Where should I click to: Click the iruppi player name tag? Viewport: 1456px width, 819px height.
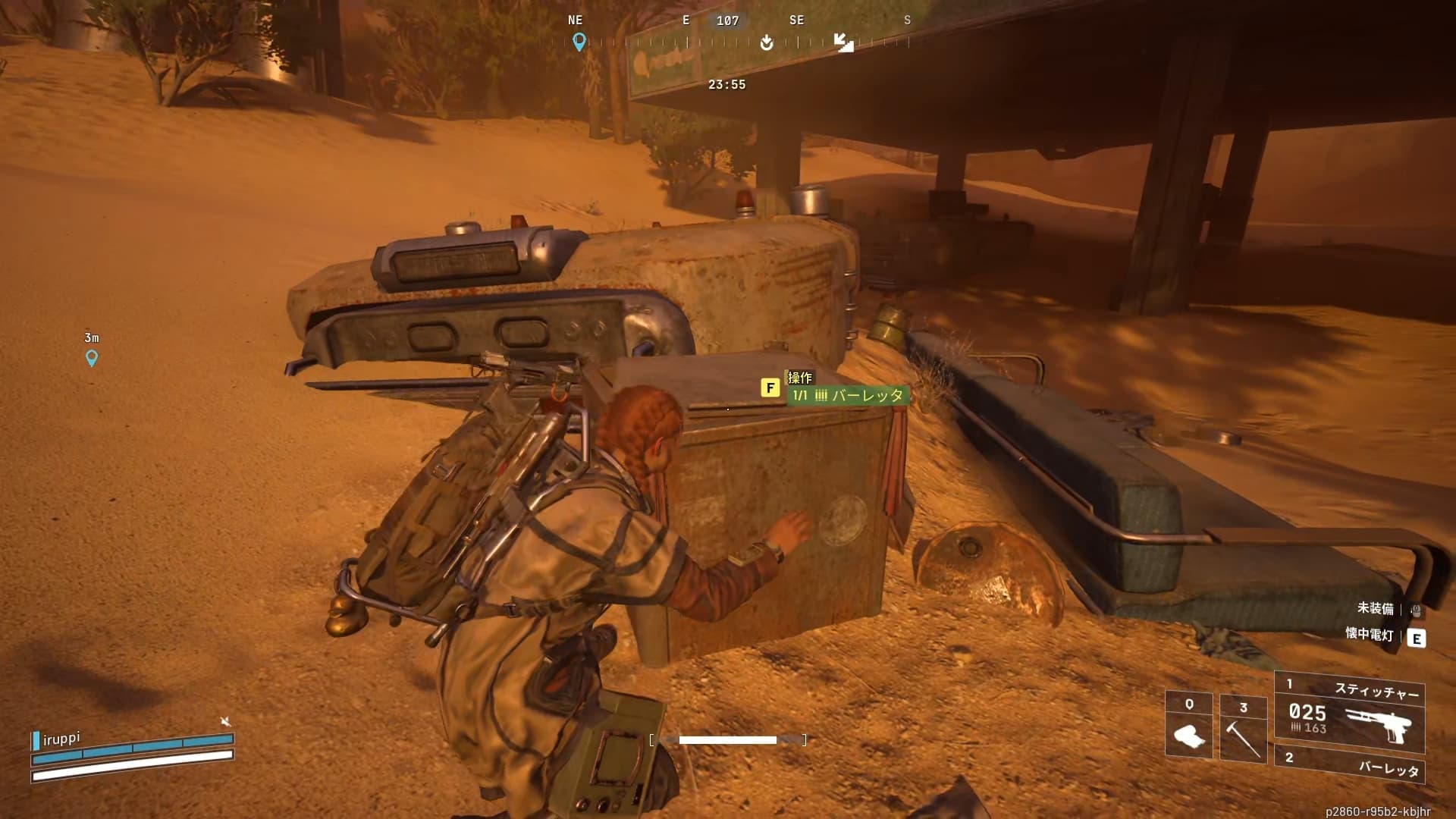click(x=61, y=739)
